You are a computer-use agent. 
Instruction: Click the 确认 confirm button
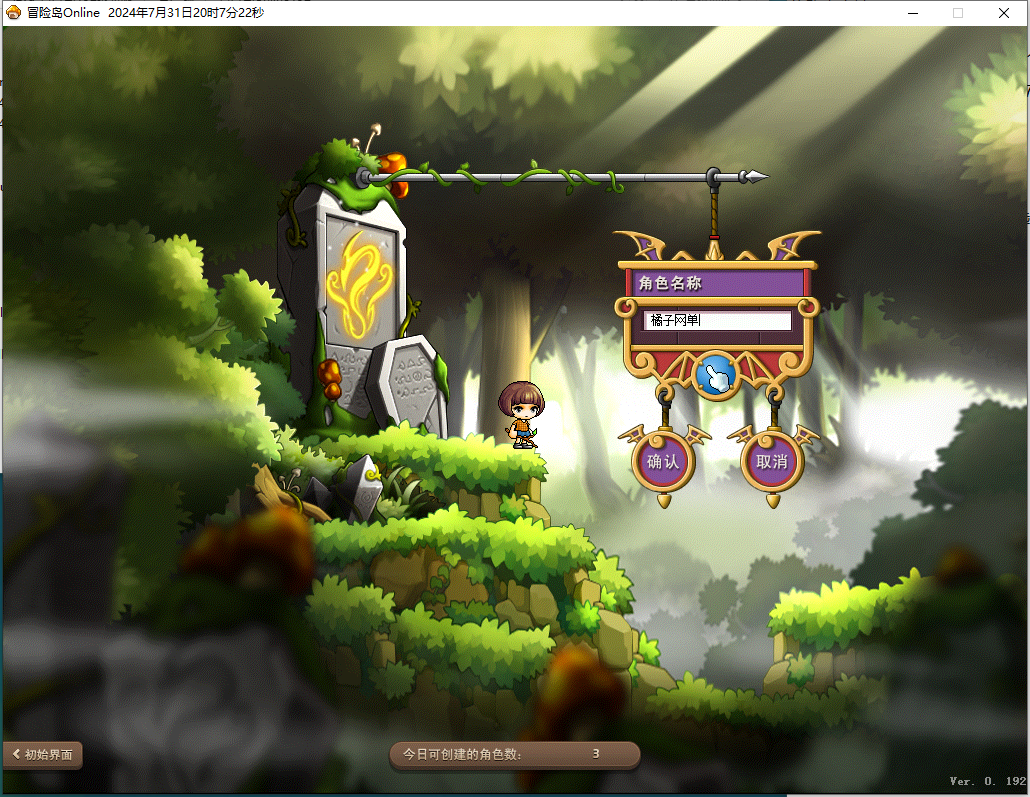pos(663,462)
